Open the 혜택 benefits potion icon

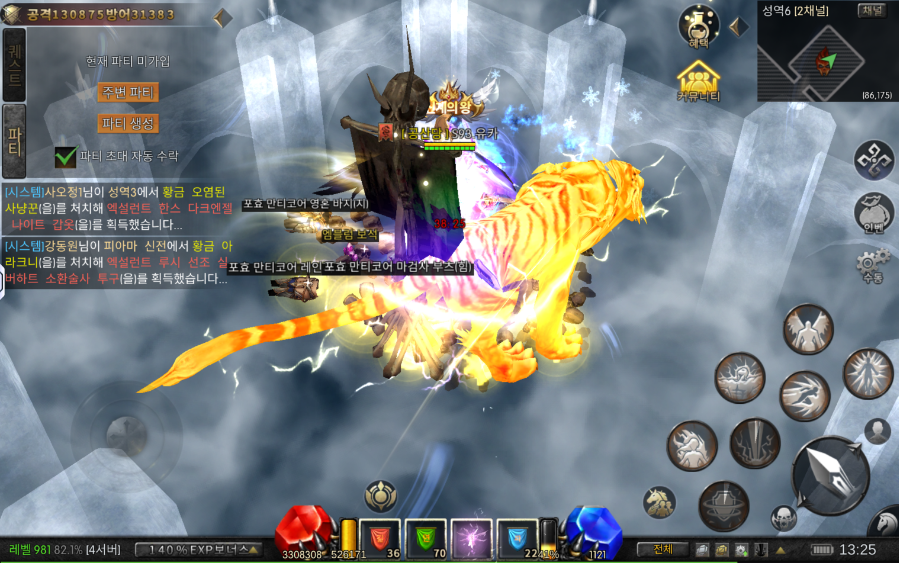pos(699,25)
